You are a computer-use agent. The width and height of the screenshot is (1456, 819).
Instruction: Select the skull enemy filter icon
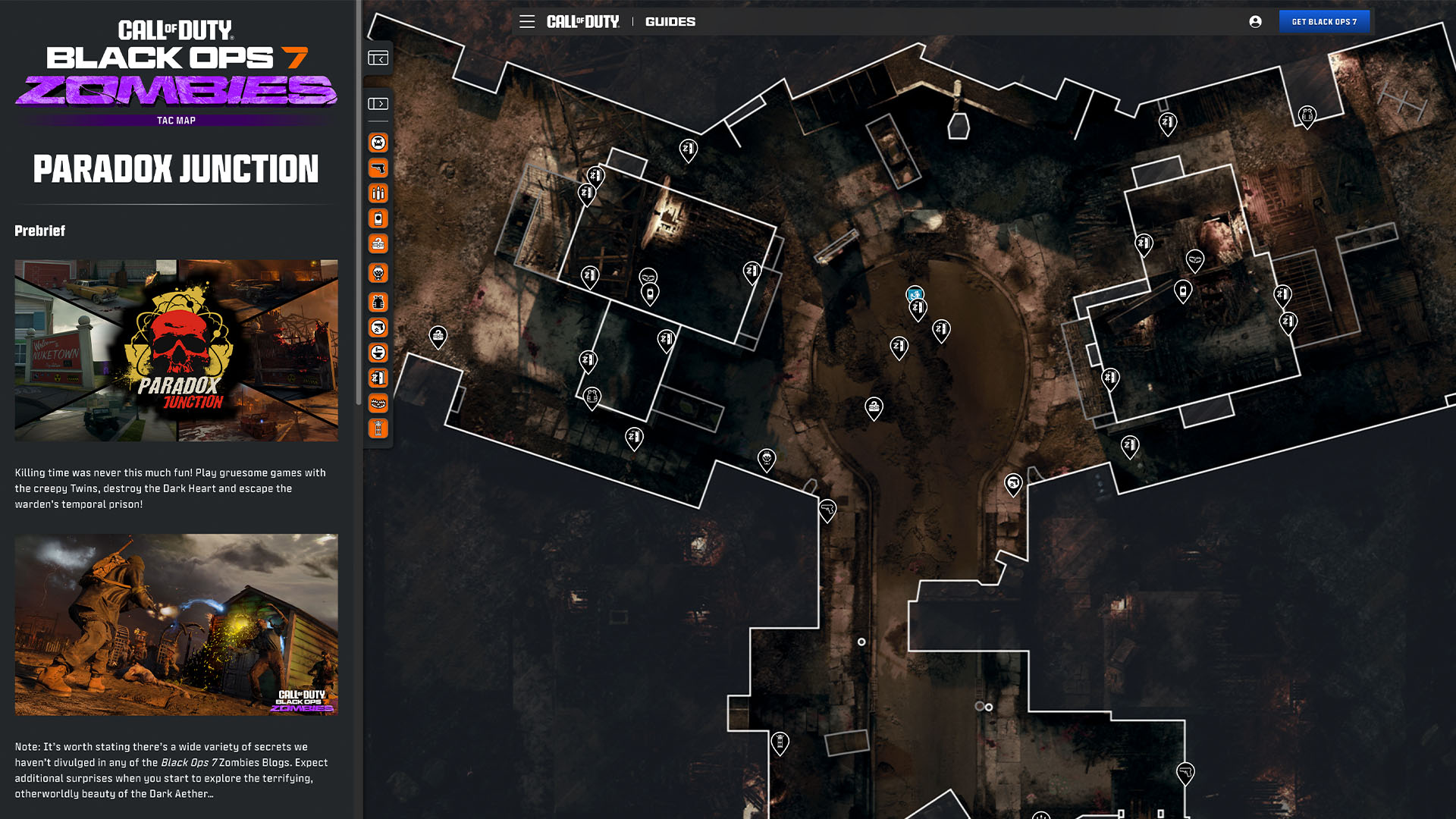click(377, 143)
